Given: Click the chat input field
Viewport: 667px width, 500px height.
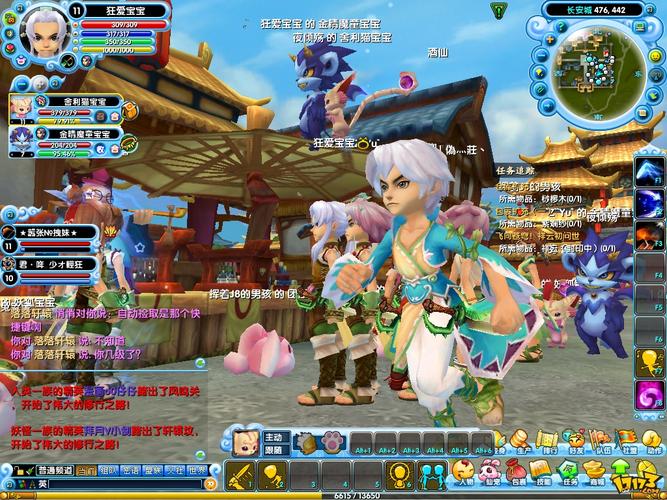Looking at the screenshot, I should pyautogui.click(x=120, y=485).
